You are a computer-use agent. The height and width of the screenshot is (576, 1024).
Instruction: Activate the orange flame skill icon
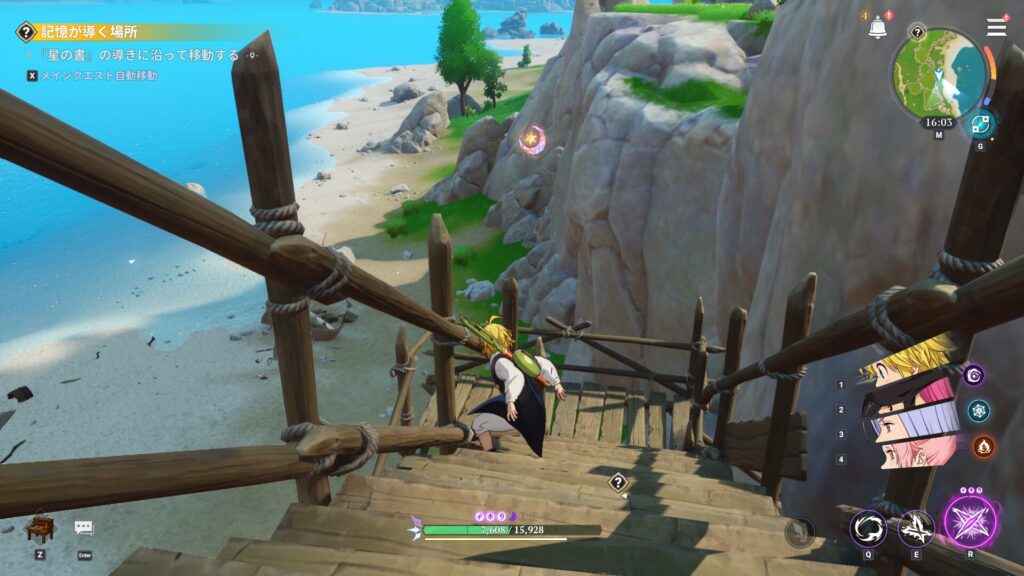pos(983,446)
